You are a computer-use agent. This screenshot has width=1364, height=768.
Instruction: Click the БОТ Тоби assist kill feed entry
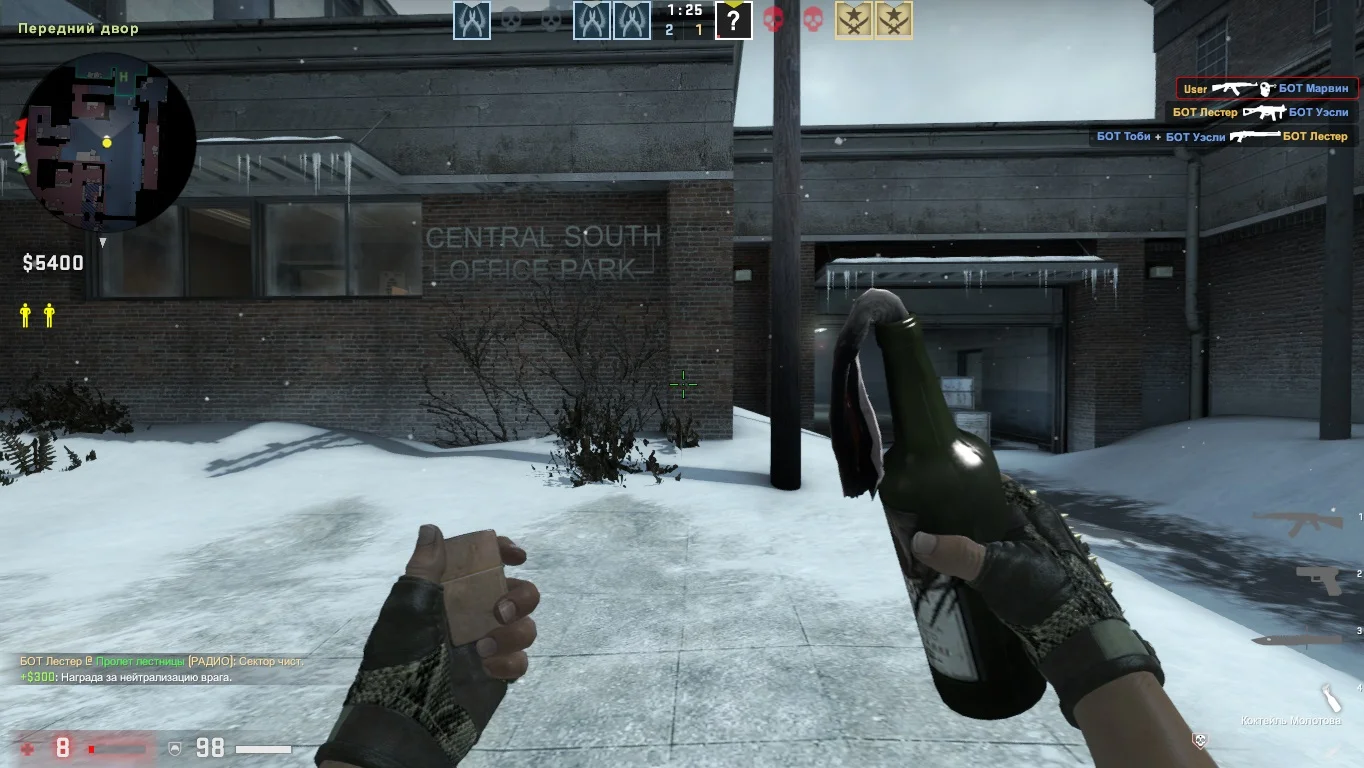1222,136
